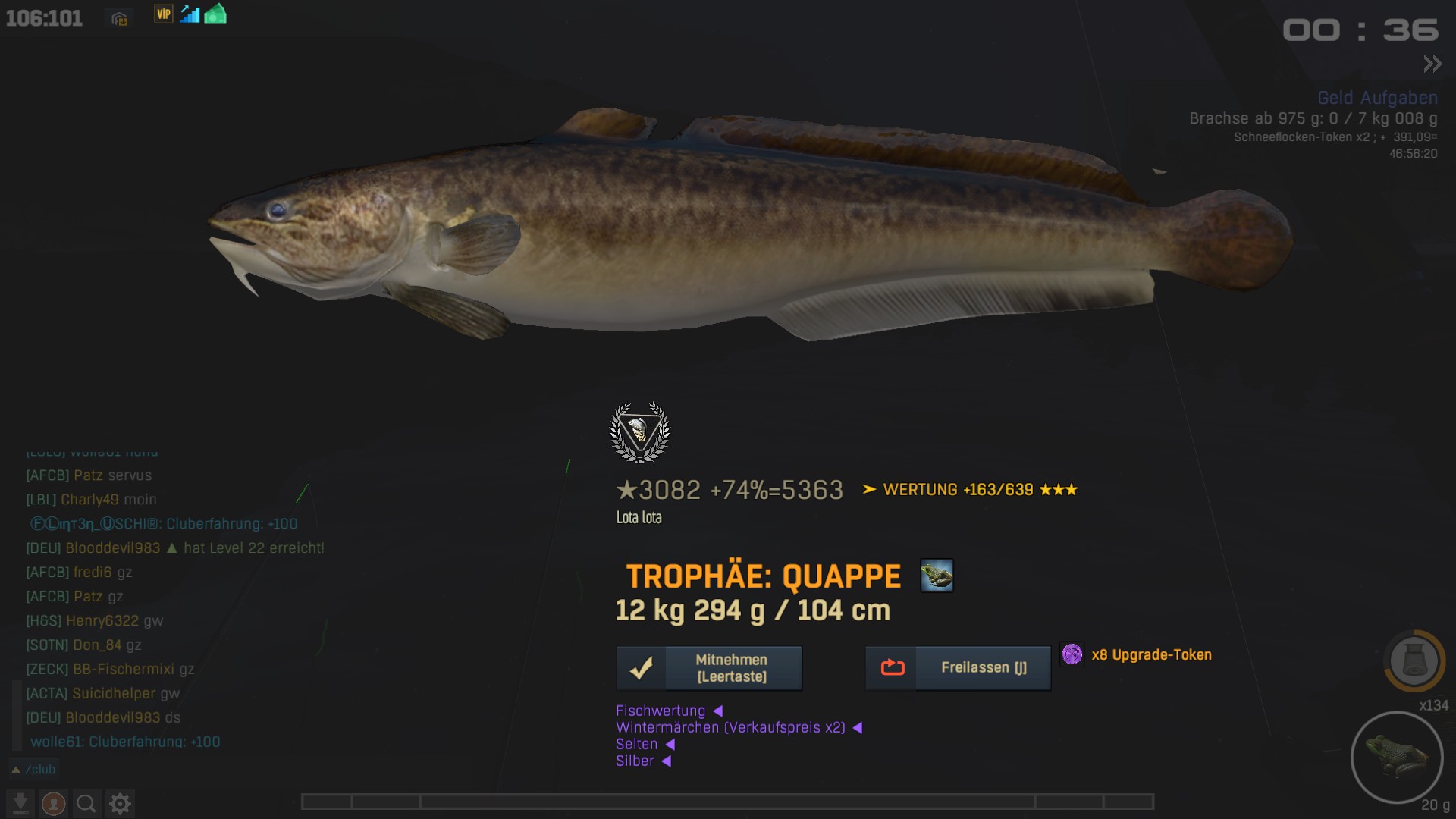Open the Geld Aufgaben task tracker

(1377, 98)
